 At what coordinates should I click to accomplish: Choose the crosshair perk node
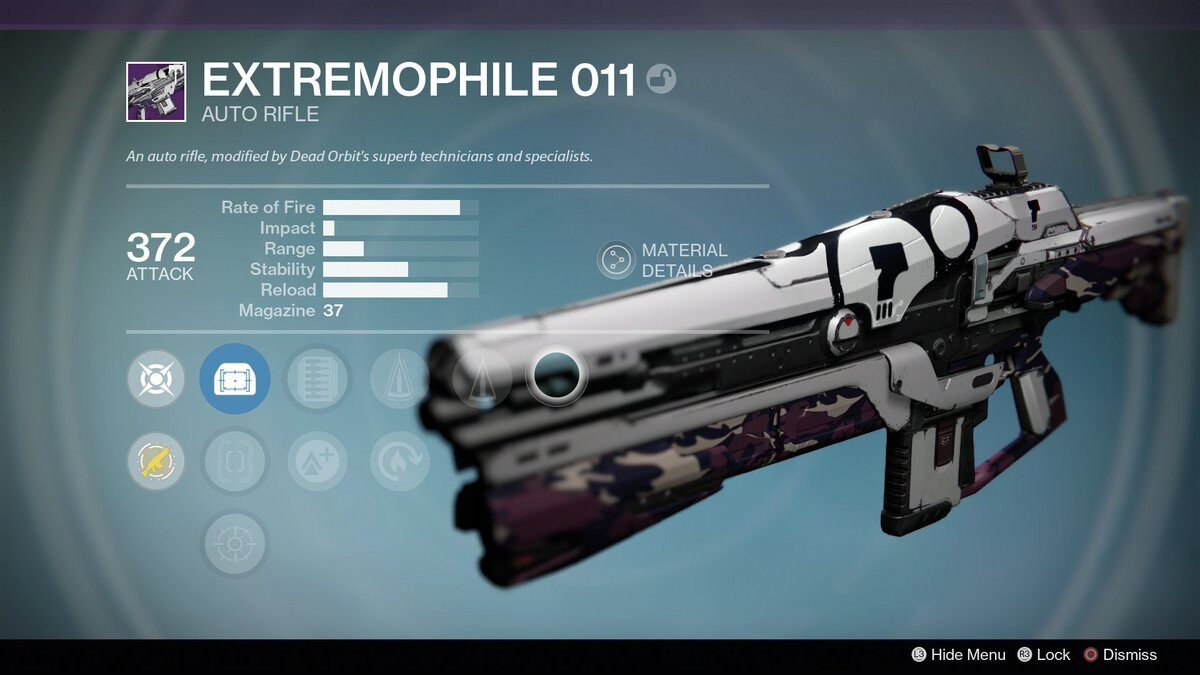tap(235, 544)
